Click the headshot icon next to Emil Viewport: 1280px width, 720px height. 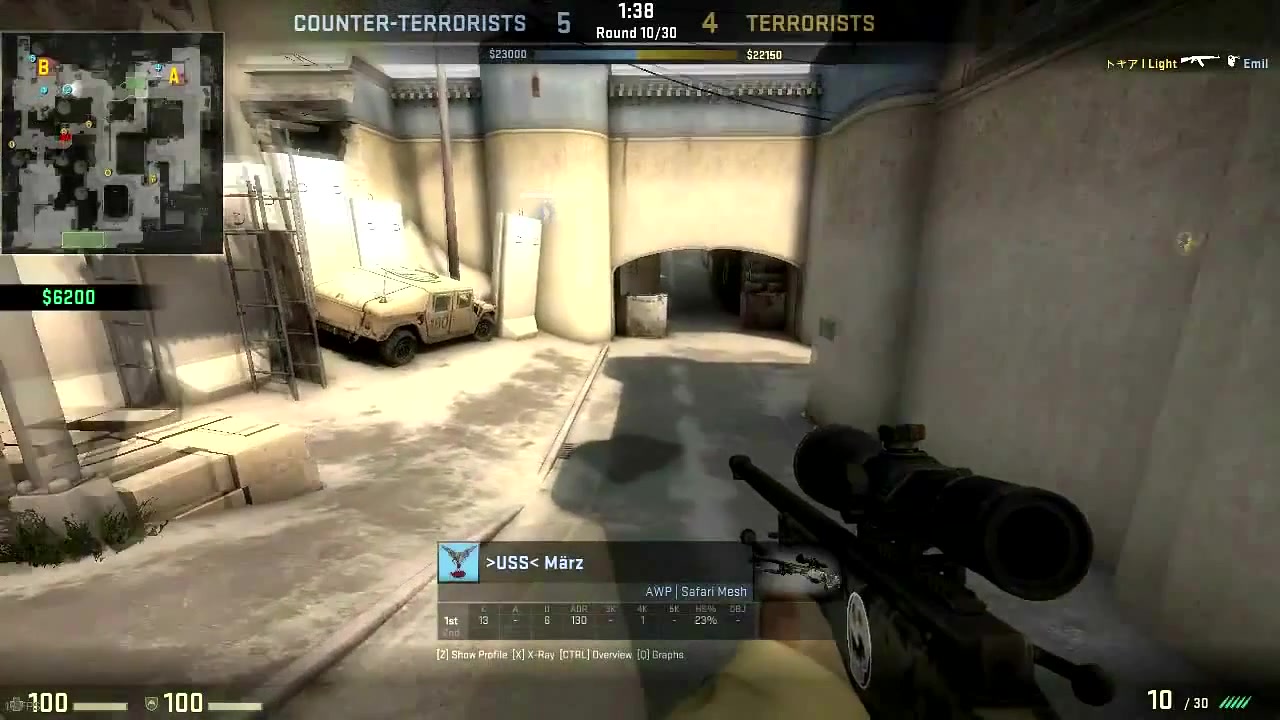pyautogui.click(x=1233, y=62)
